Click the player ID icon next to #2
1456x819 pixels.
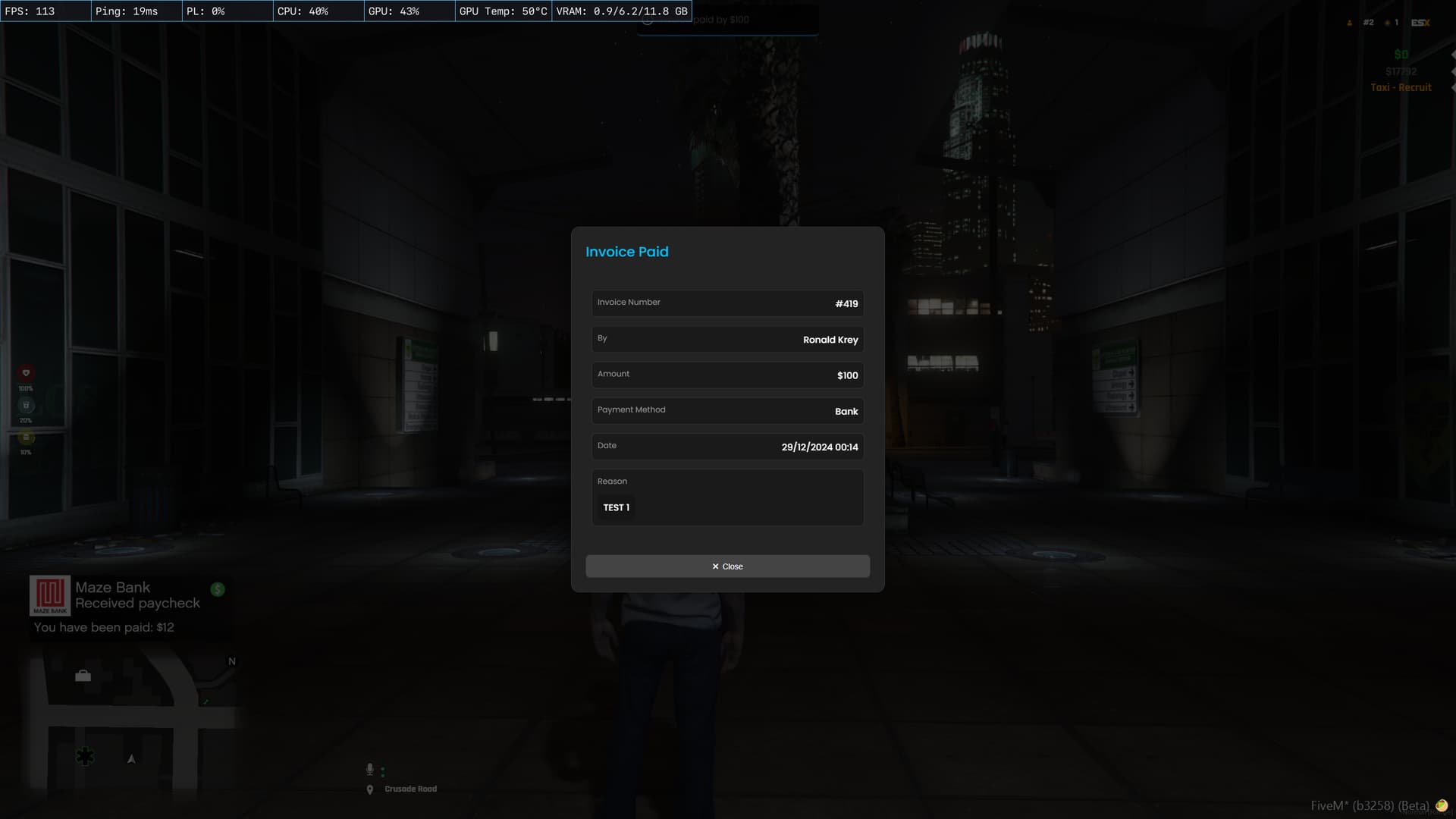point(1350,23)
